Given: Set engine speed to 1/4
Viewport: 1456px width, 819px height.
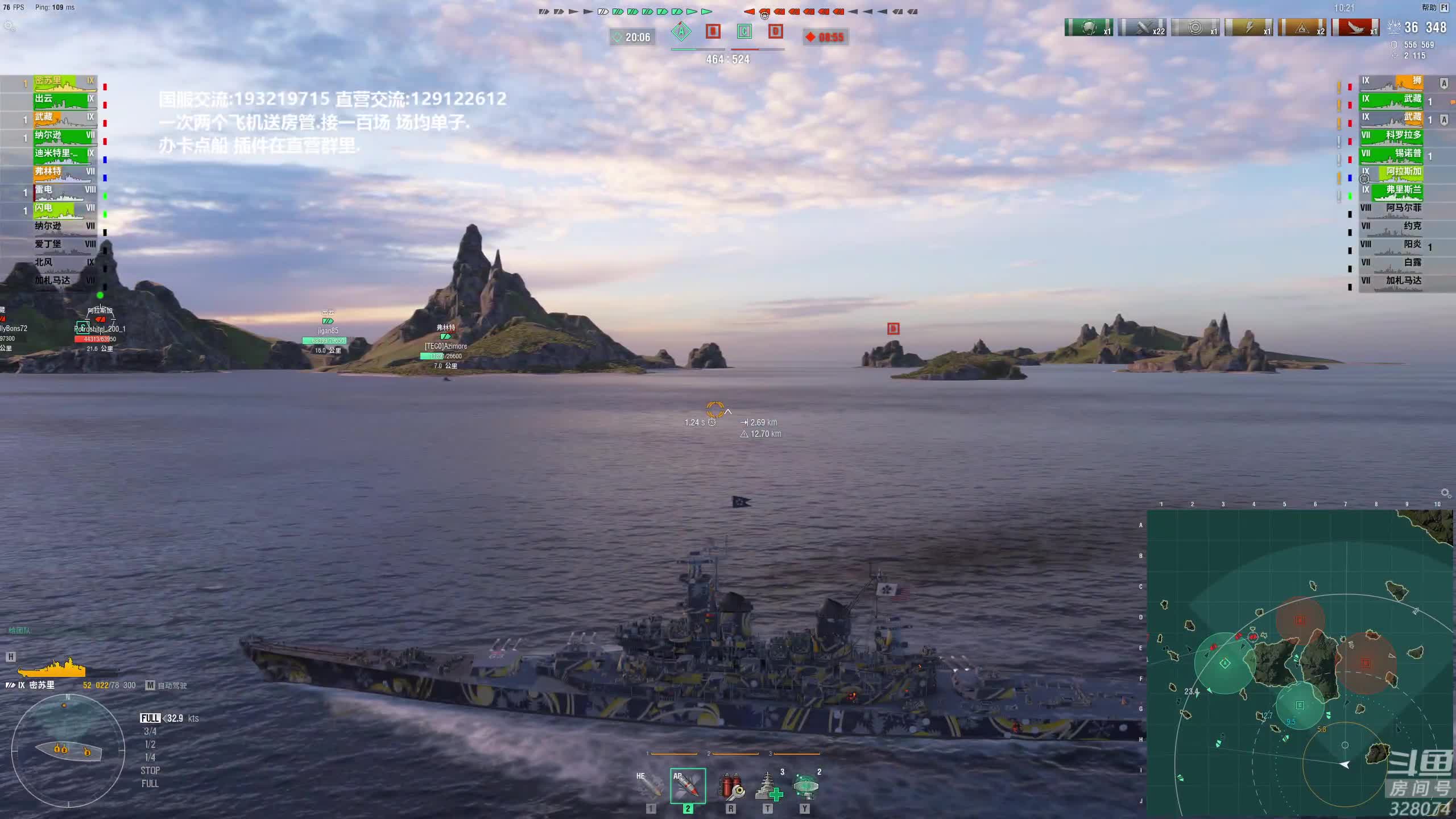Looking at the screenshot, I should tap(150, 758).
